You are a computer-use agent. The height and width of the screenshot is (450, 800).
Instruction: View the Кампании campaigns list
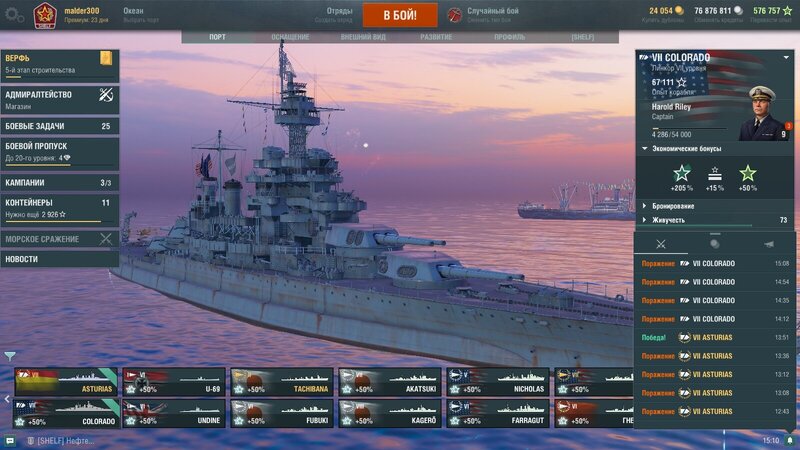(x=59, y=183)
